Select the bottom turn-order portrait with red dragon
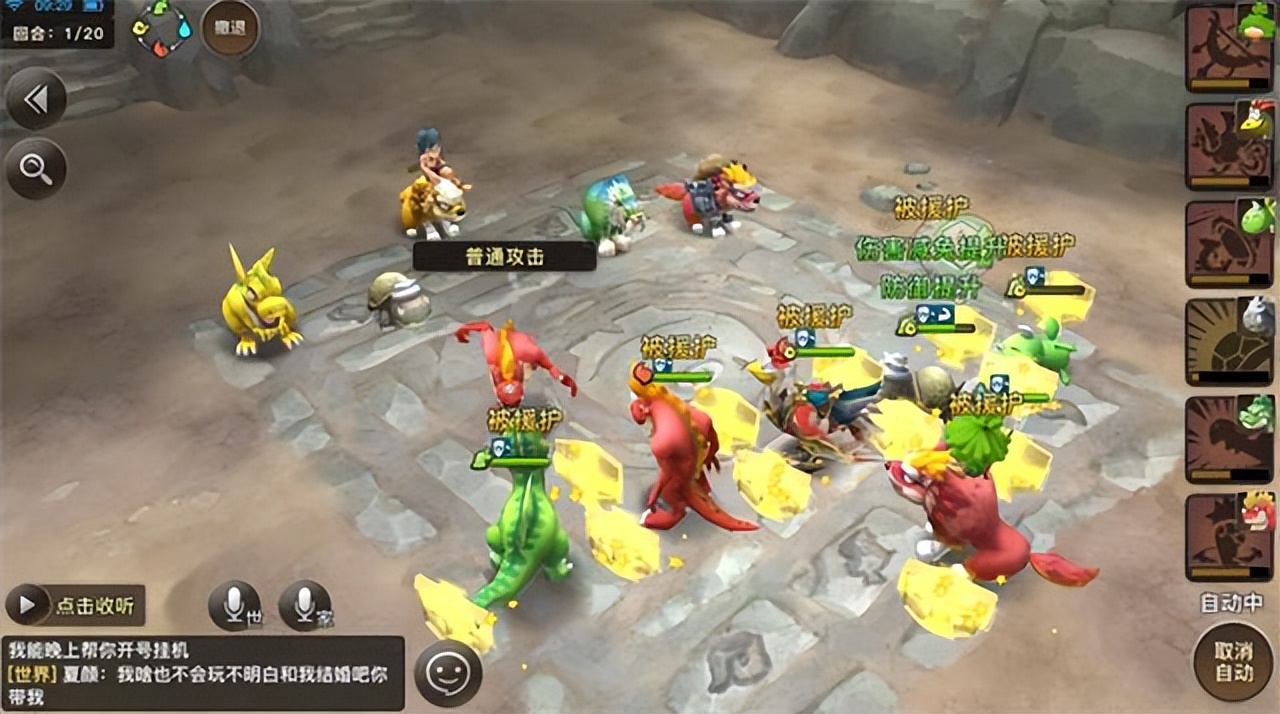The image size is (1280, 714). tap(1229, 537)
